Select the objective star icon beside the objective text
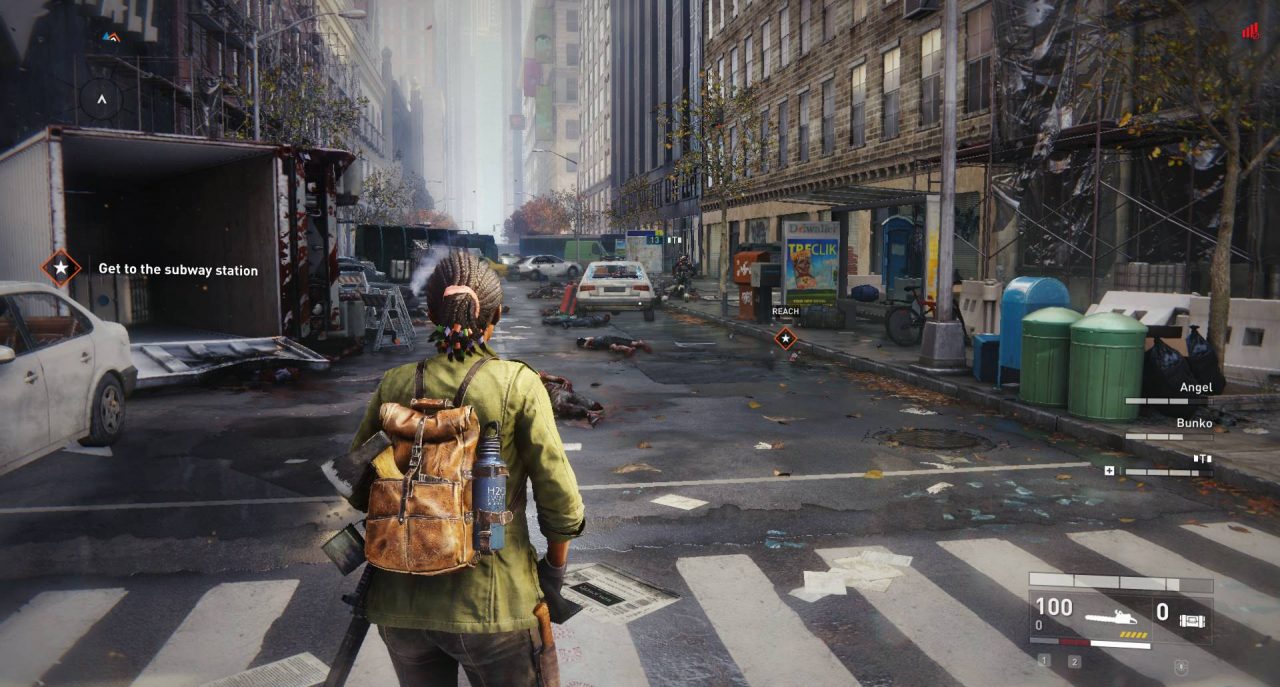The image size is (1280, 687). [61, 268]
